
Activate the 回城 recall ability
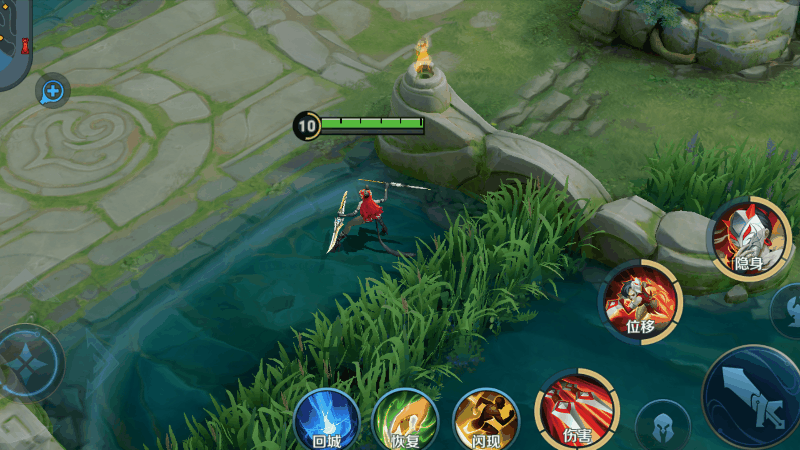click(326, 419)
